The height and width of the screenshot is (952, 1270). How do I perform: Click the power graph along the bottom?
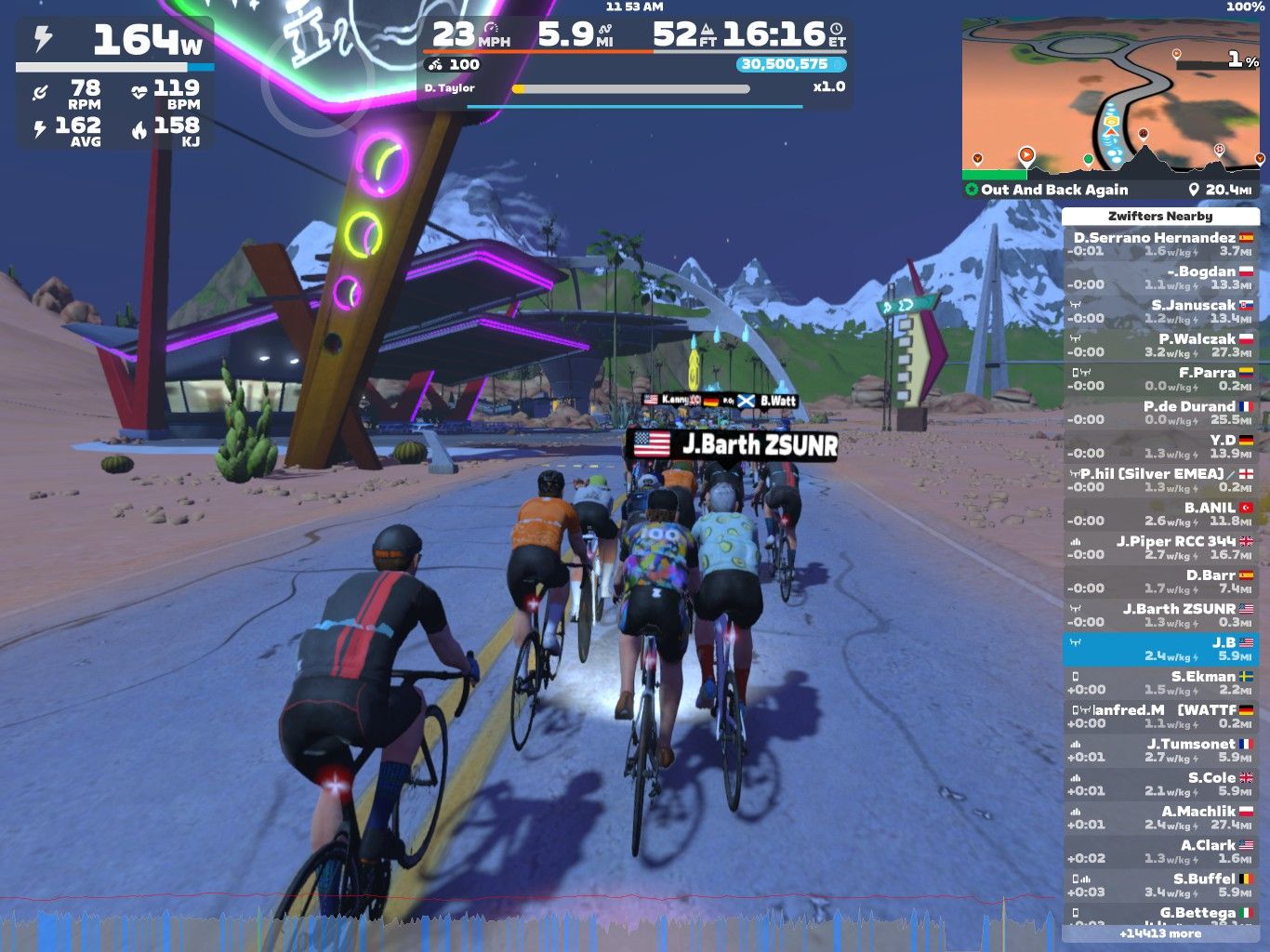tap(530, 923)
